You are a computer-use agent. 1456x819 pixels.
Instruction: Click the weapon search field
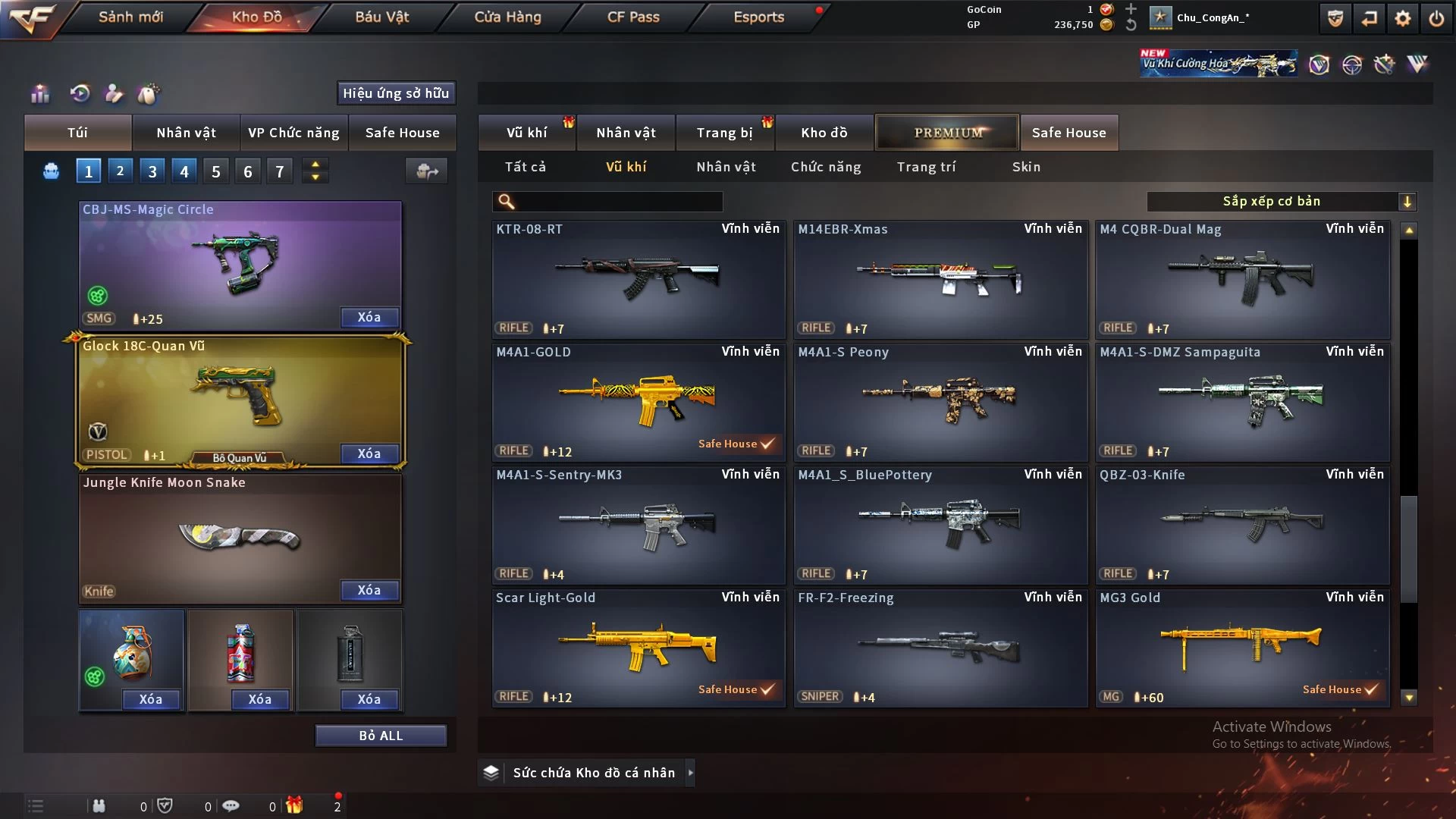[618, 202]
